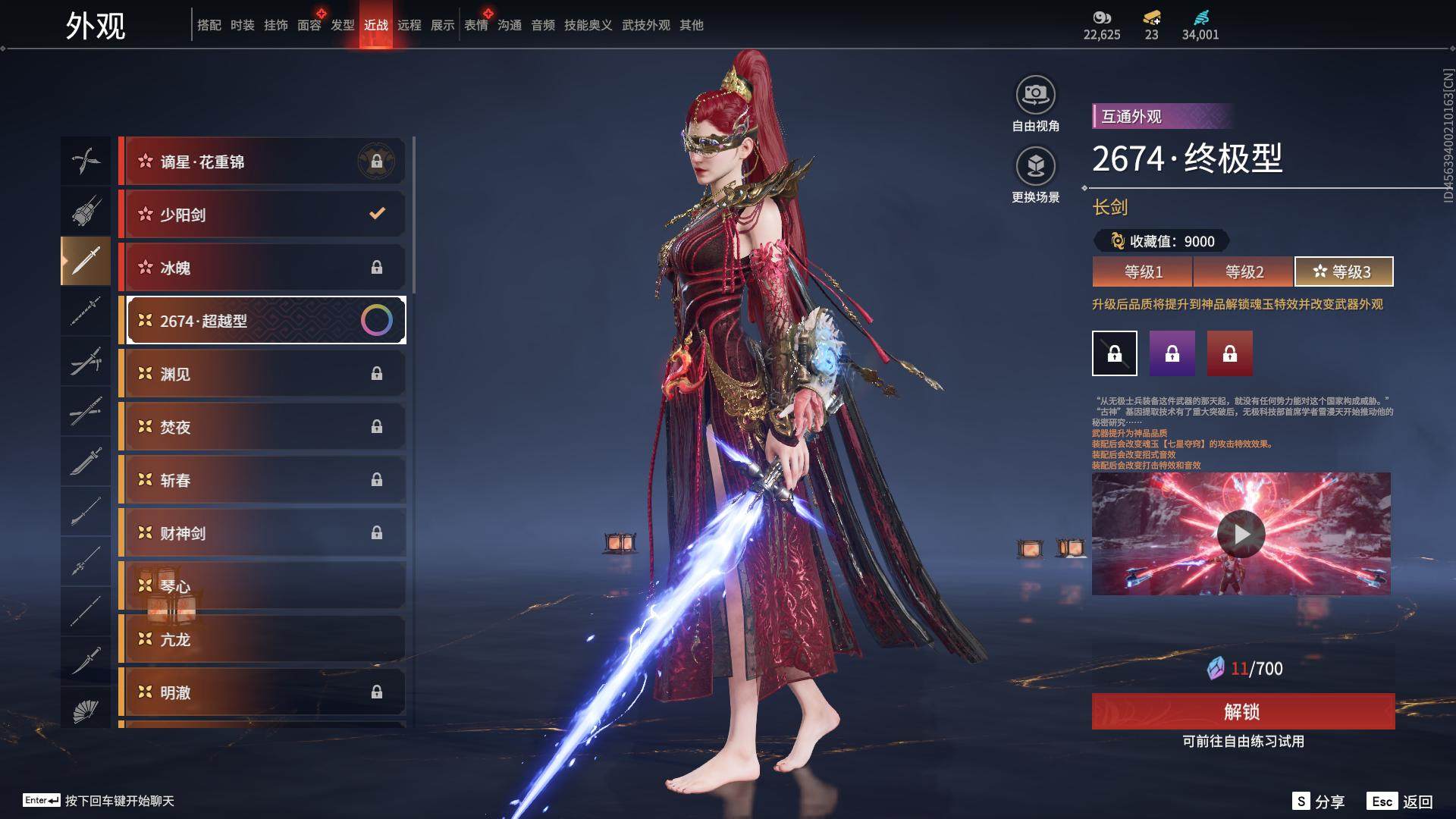Switch to the 时装 tab

(243, 25)
